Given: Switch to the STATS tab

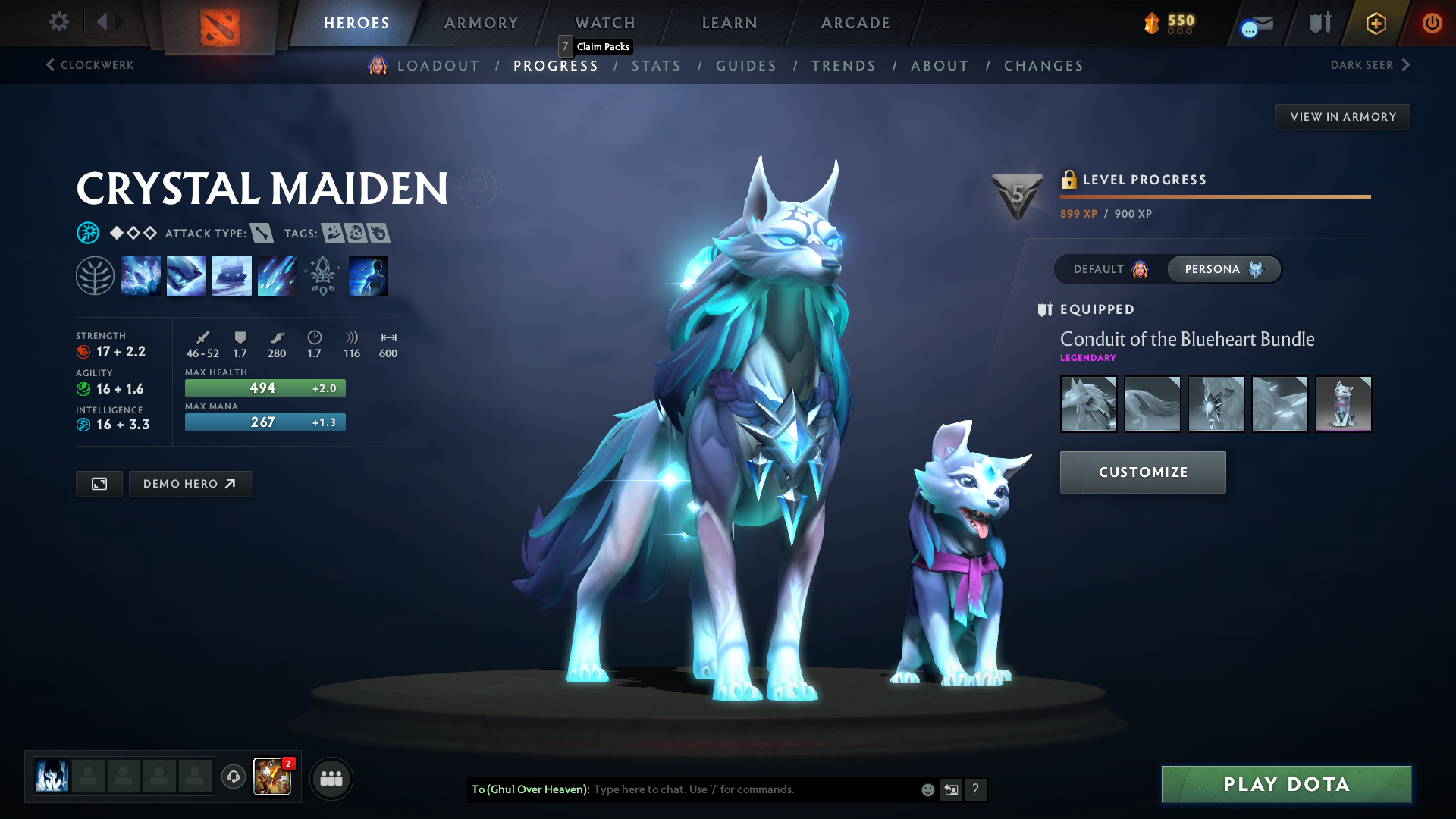Looking at the screenshot, I should point(657,66).
